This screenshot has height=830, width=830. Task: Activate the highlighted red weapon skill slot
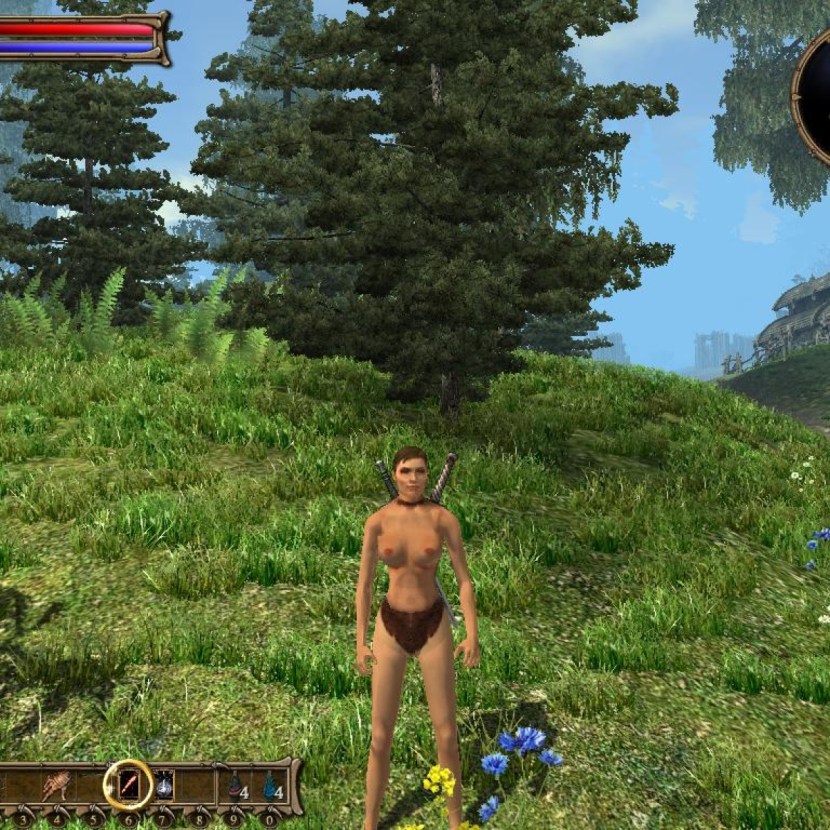pos(128,786)
